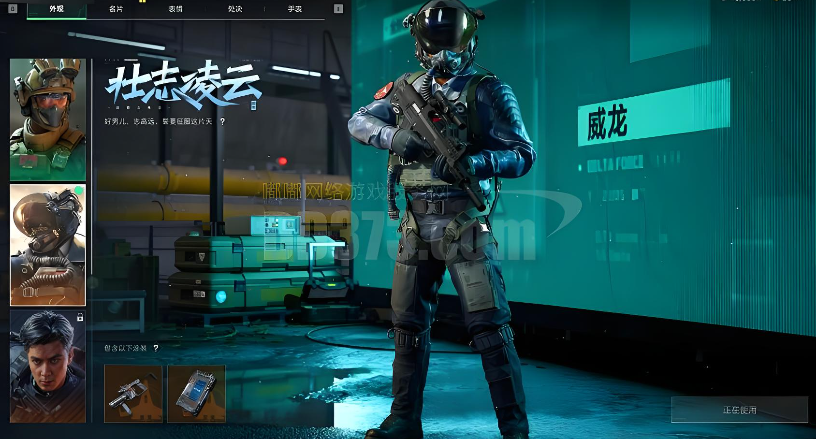Click the 正在使用 button
816x439 pixels.
pyautogui.click(x=739, y=410)
